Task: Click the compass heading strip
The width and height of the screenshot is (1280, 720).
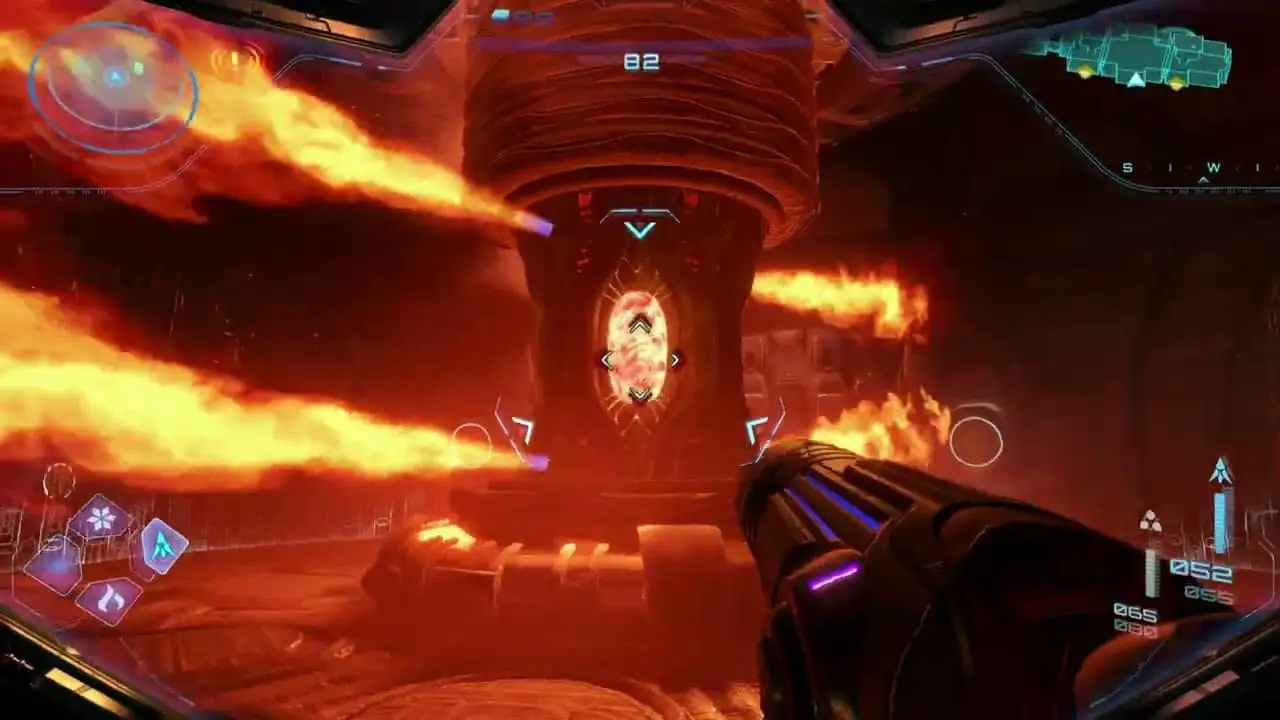Action: (x=1192, y=169)
